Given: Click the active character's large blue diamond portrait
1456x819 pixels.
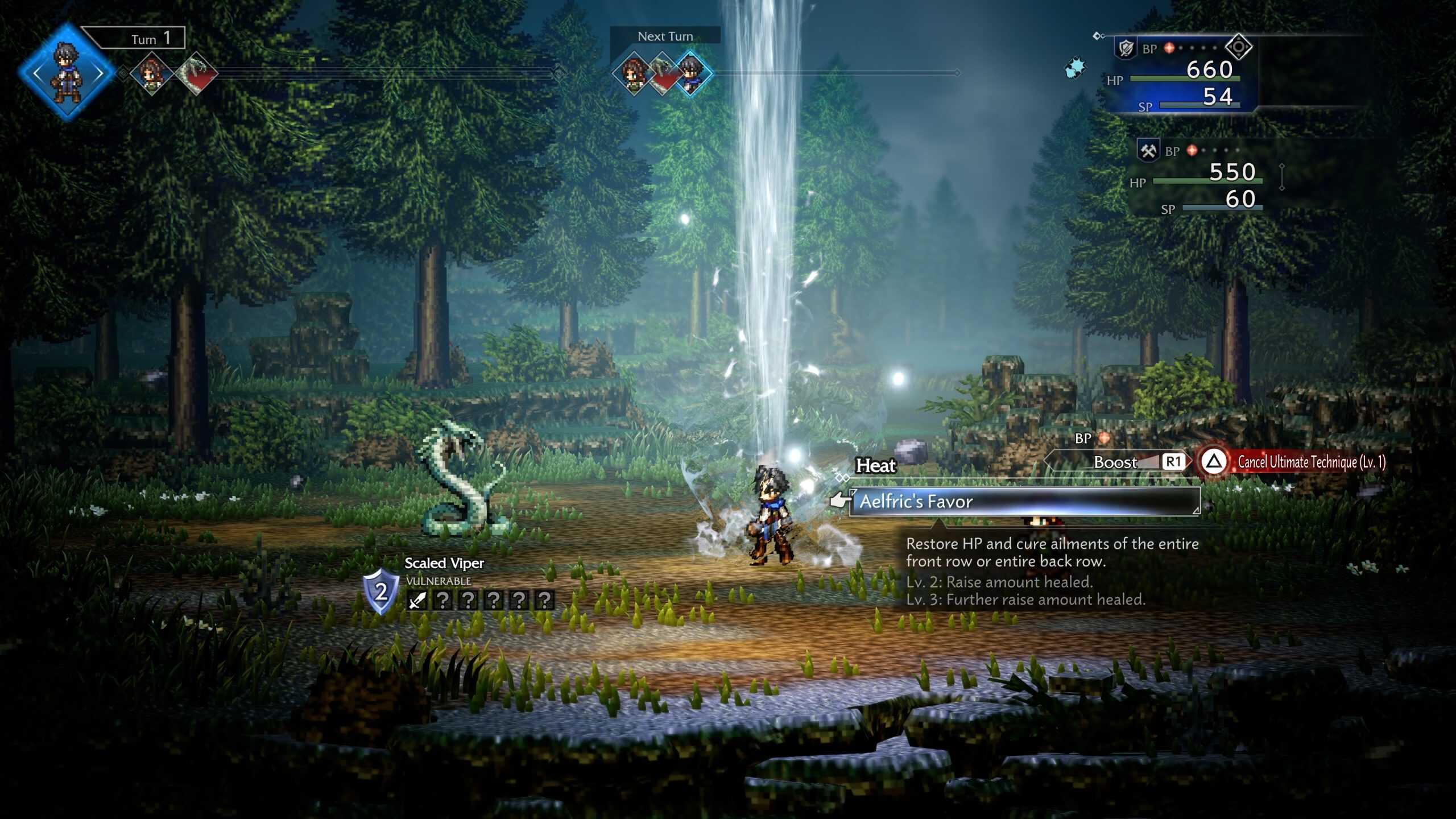Looking at the screenshot, I should coord(67,73).
